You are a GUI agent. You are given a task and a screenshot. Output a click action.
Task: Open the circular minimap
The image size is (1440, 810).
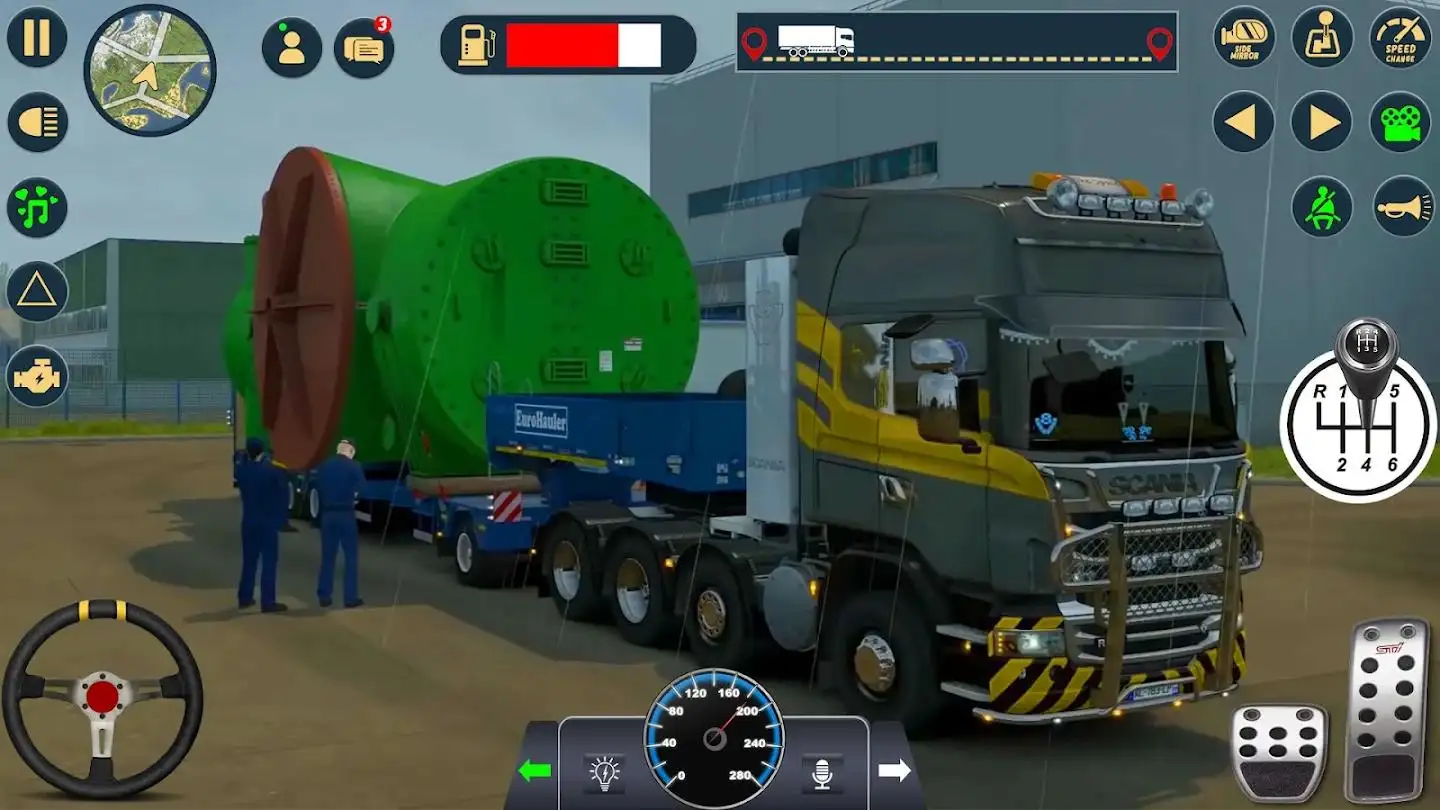pos(149,70)
